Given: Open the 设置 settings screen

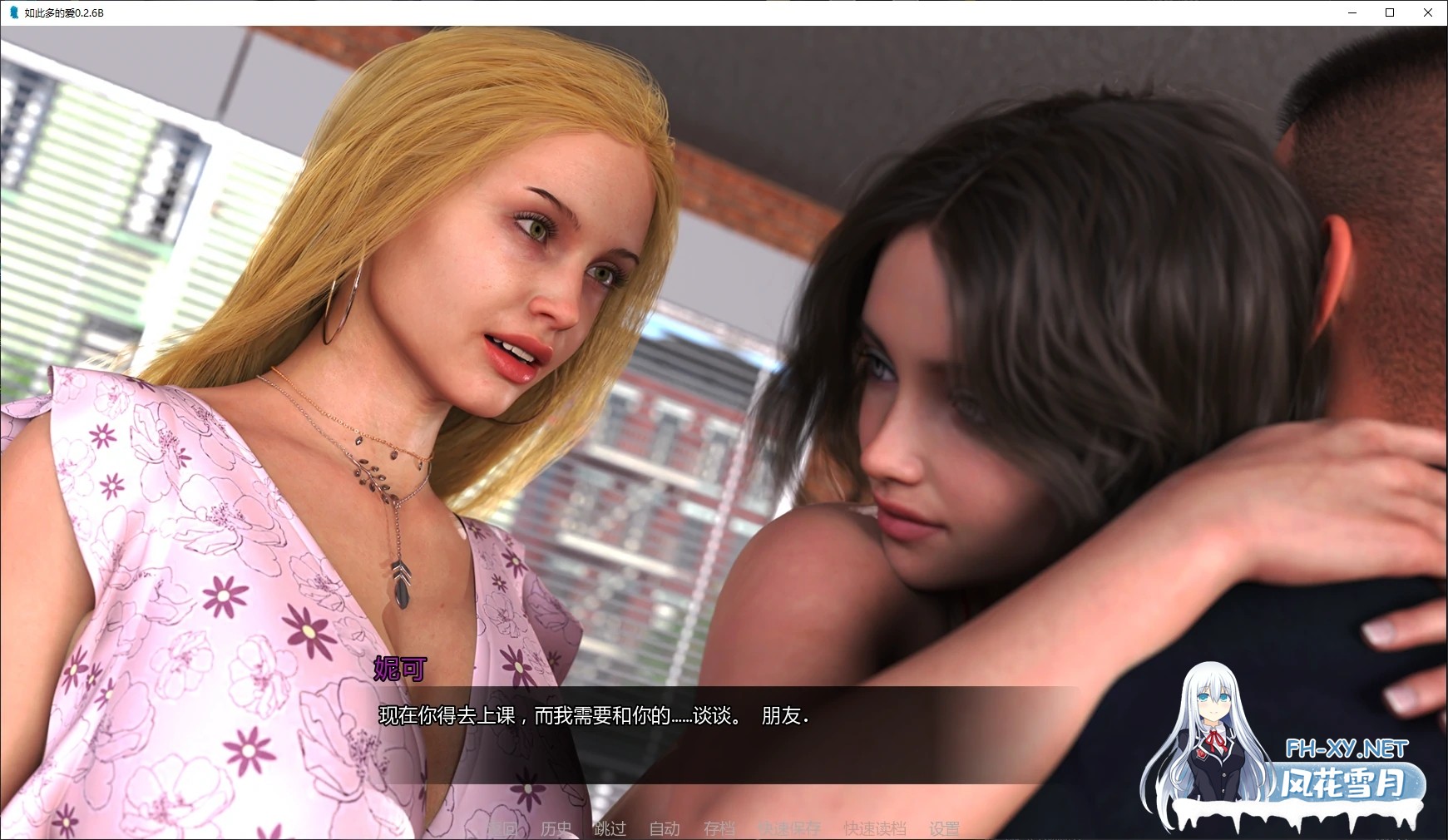Looking at the screenshot, I should coord(944,828).
